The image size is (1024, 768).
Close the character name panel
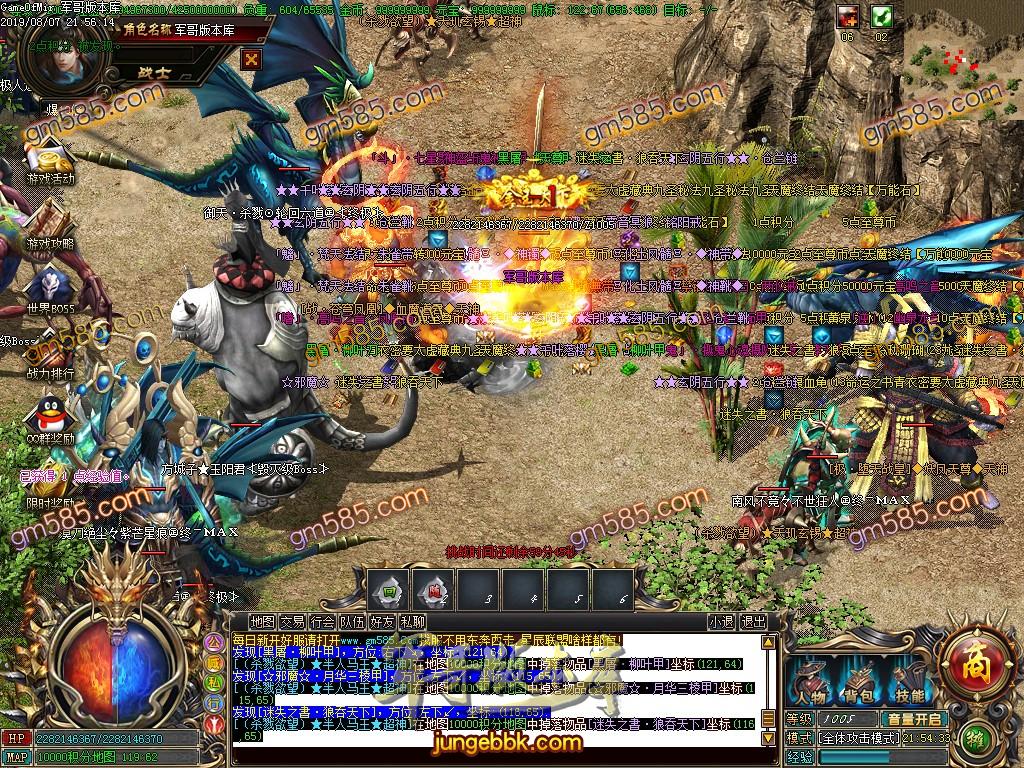(251, 59)
